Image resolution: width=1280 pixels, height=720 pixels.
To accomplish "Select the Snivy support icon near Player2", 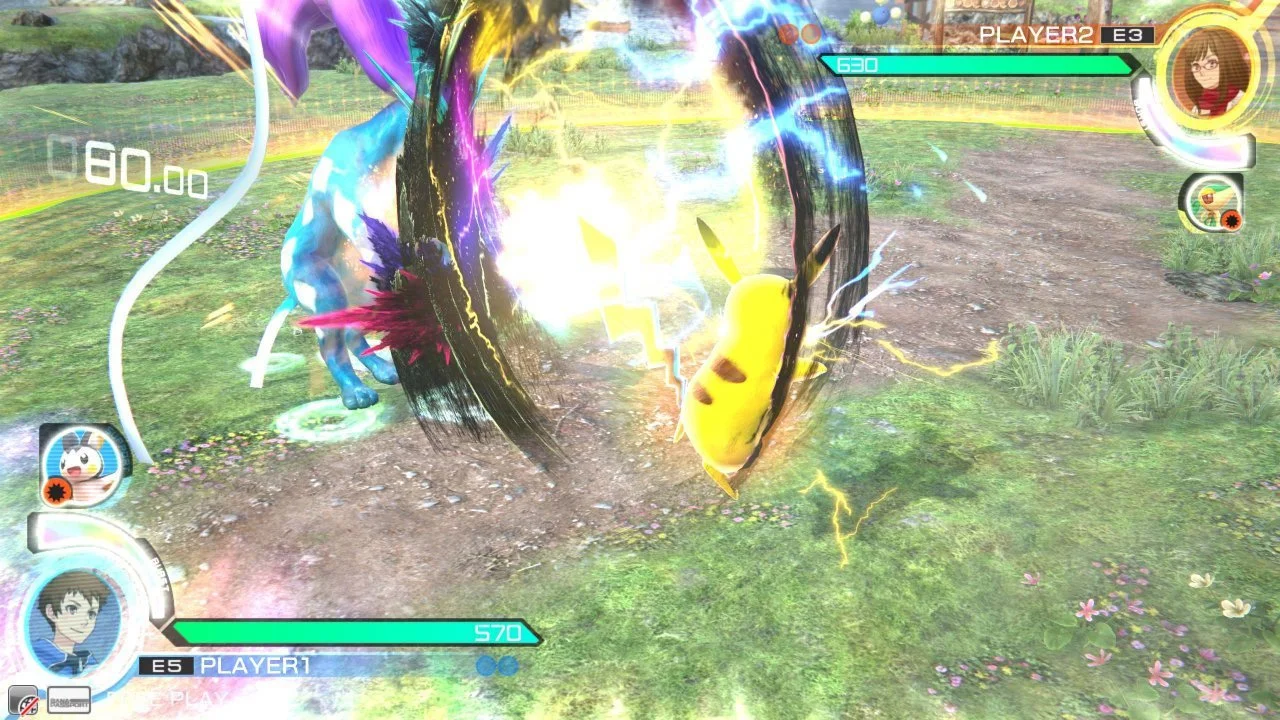I will (1213, 203).
